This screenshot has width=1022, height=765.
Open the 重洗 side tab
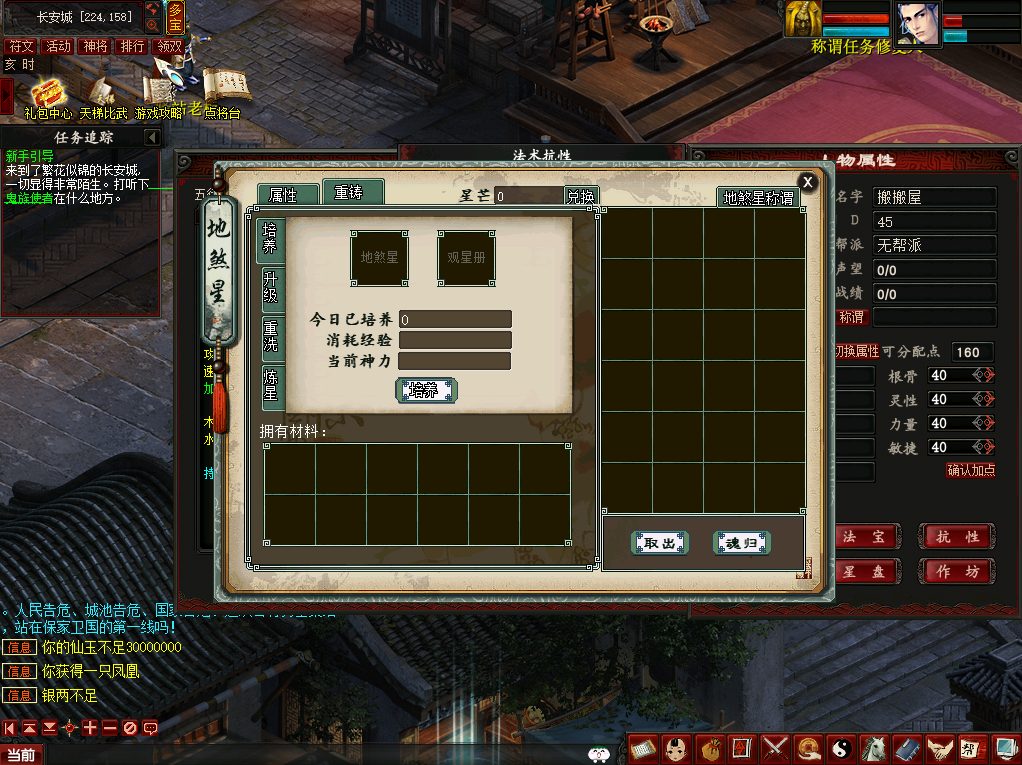(x=271, y=336)
